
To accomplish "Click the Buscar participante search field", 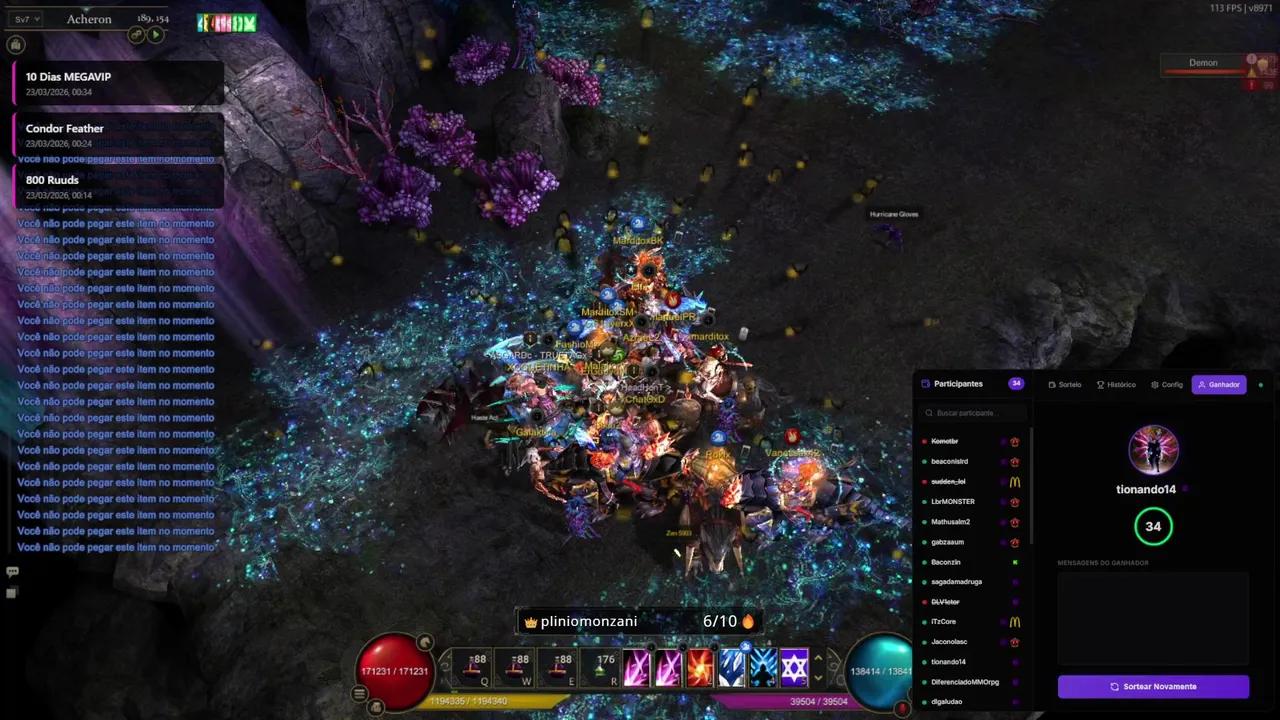I will pyautogui.click(x=975, y=413).
